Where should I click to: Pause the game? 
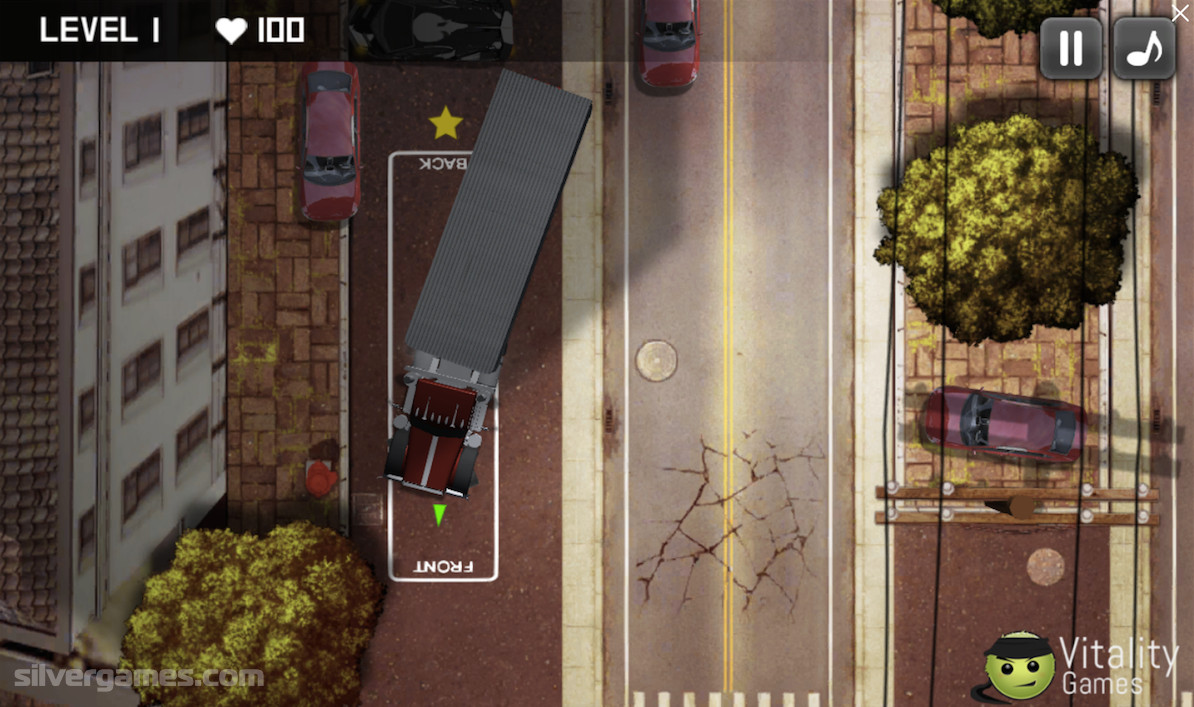1071,48
